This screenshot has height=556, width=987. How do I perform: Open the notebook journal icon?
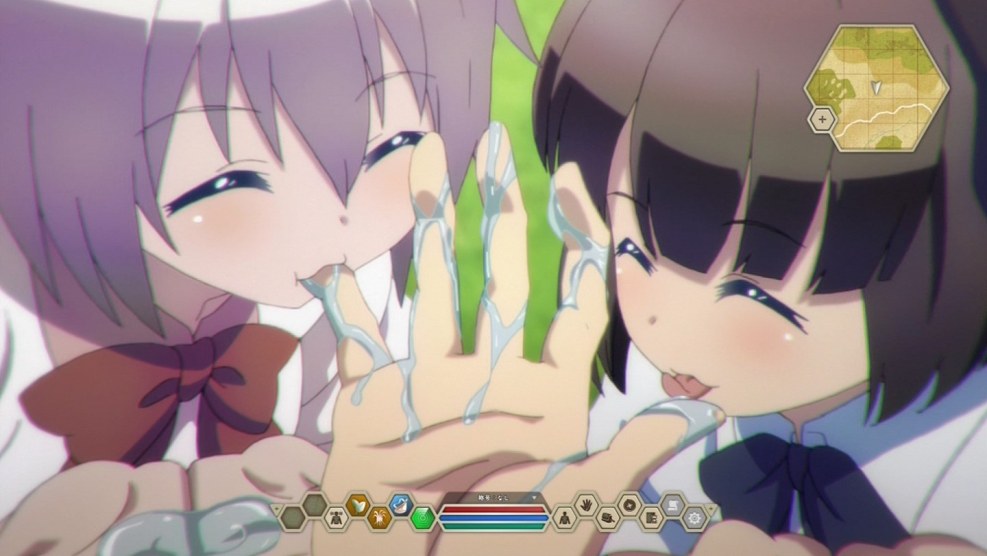click(652, 517)
